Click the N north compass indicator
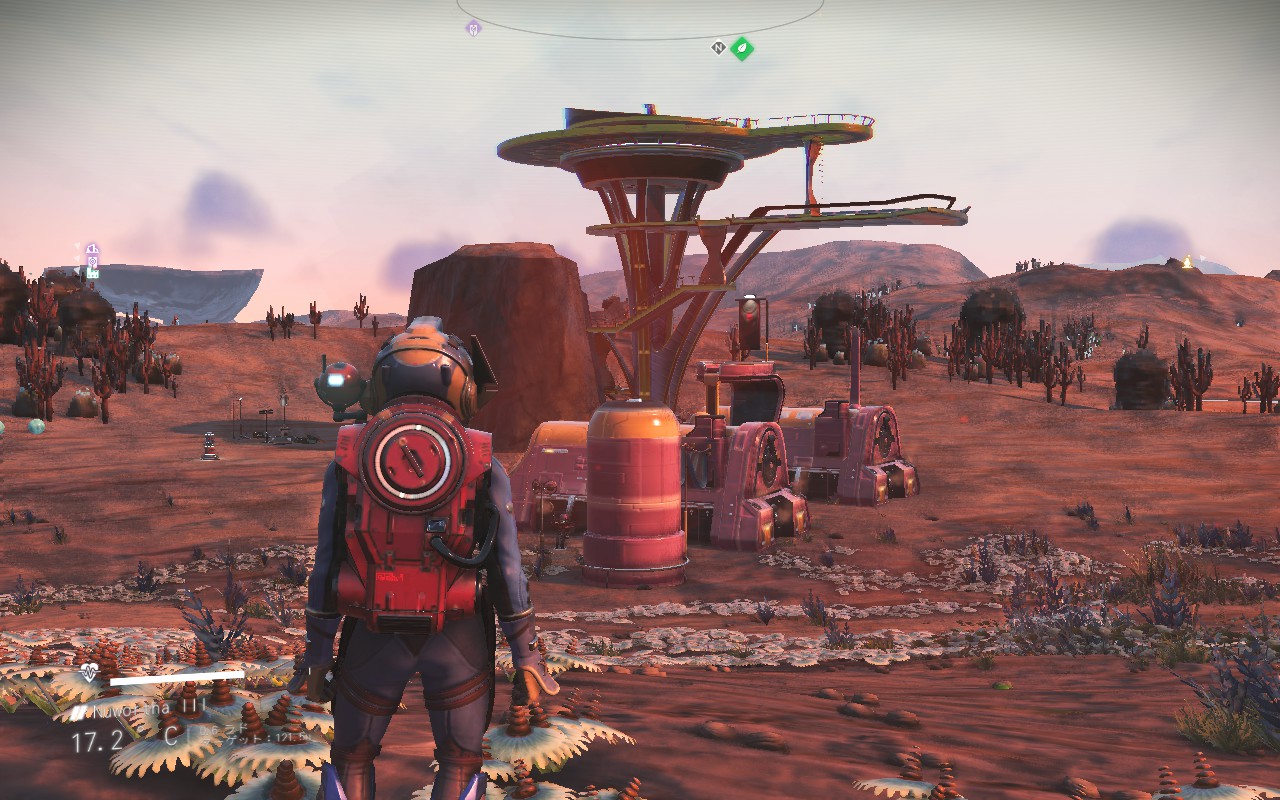Image resolution: width=1280 pixels, height=800 pixels. coord(718,47)
